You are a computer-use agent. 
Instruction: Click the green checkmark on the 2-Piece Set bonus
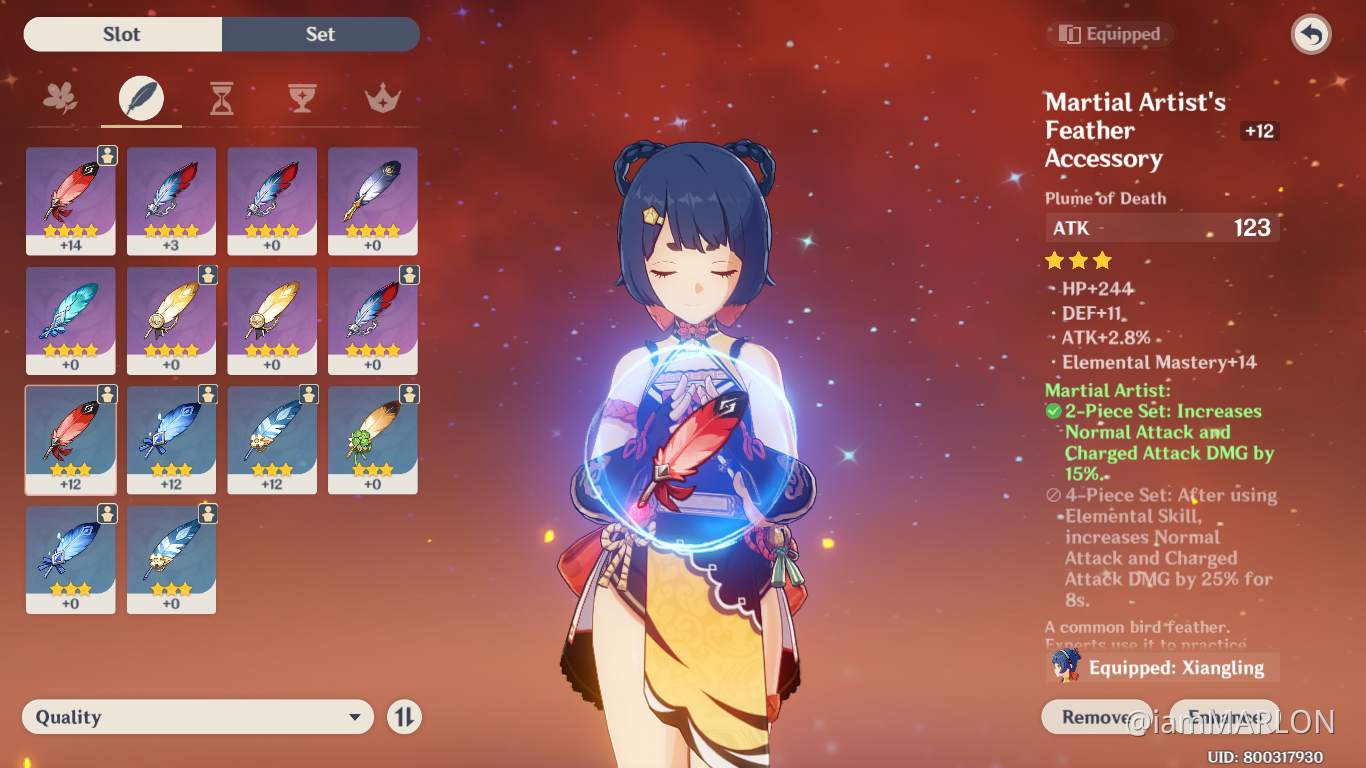pos(1053,411)
